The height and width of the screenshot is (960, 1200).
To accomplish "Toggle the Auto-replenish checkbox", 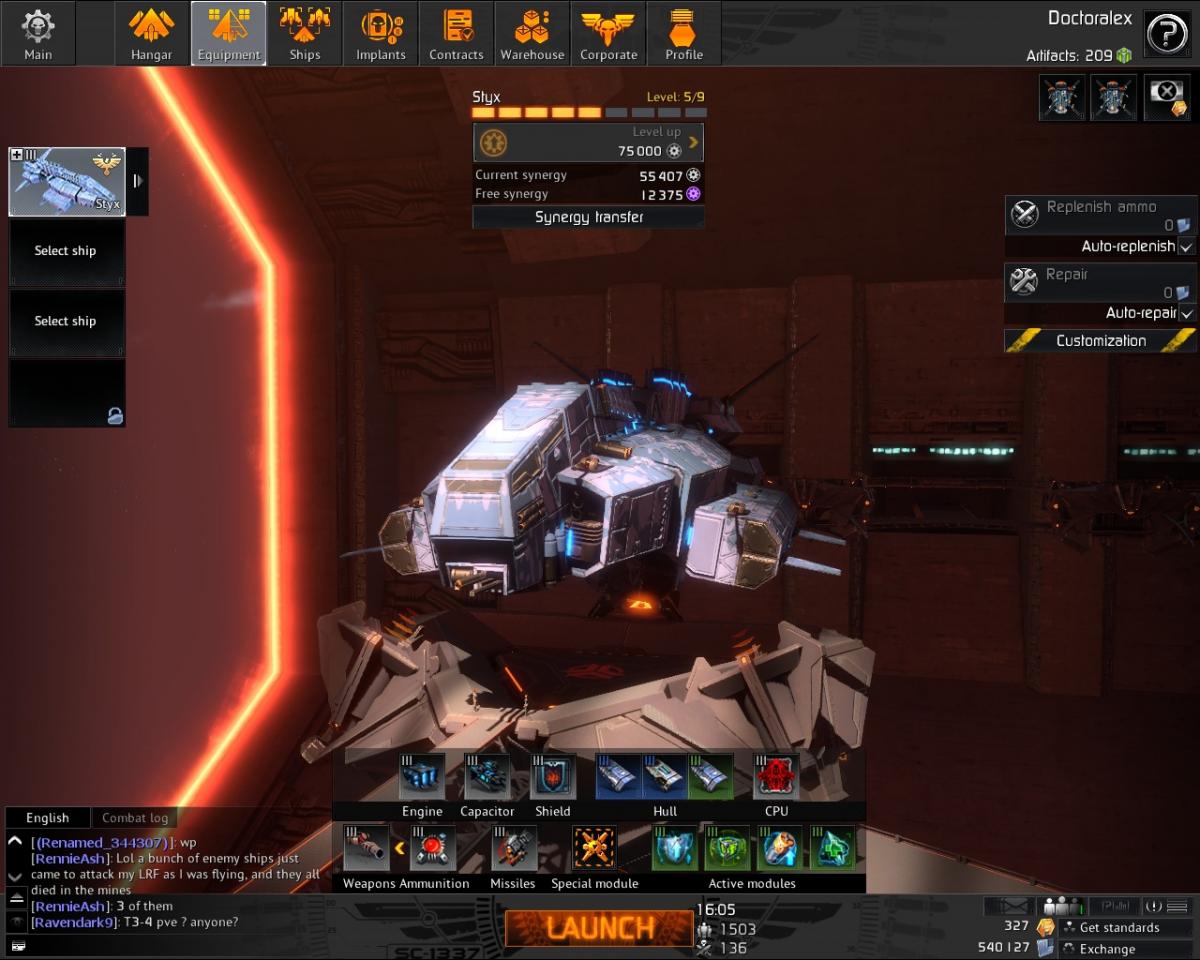I will pyautogui.click(x=1186, y=246).
